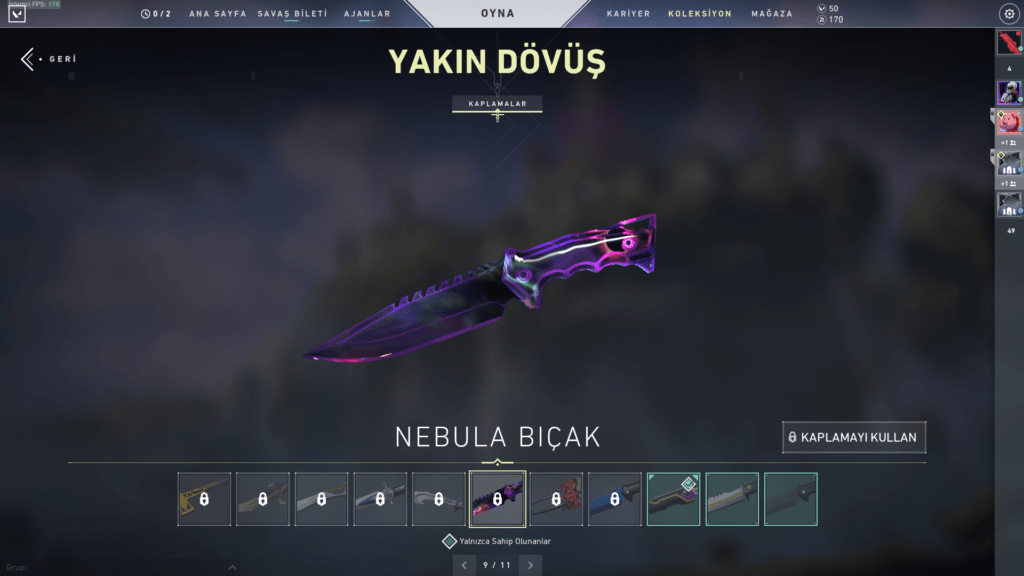Go to the next skin page arrow
Viewport: 1024px width, 576px height.
(531, 565)
